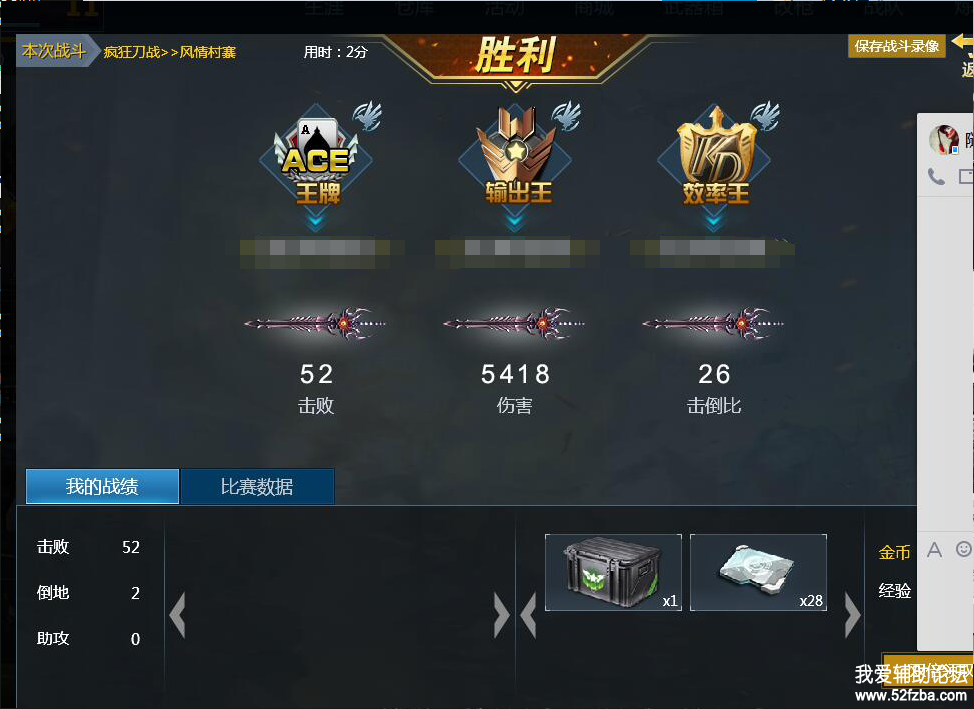Click the right arrow beside the x28 reward
The width and height of the screenshot is (974, 709).
(x=852, y=615)
